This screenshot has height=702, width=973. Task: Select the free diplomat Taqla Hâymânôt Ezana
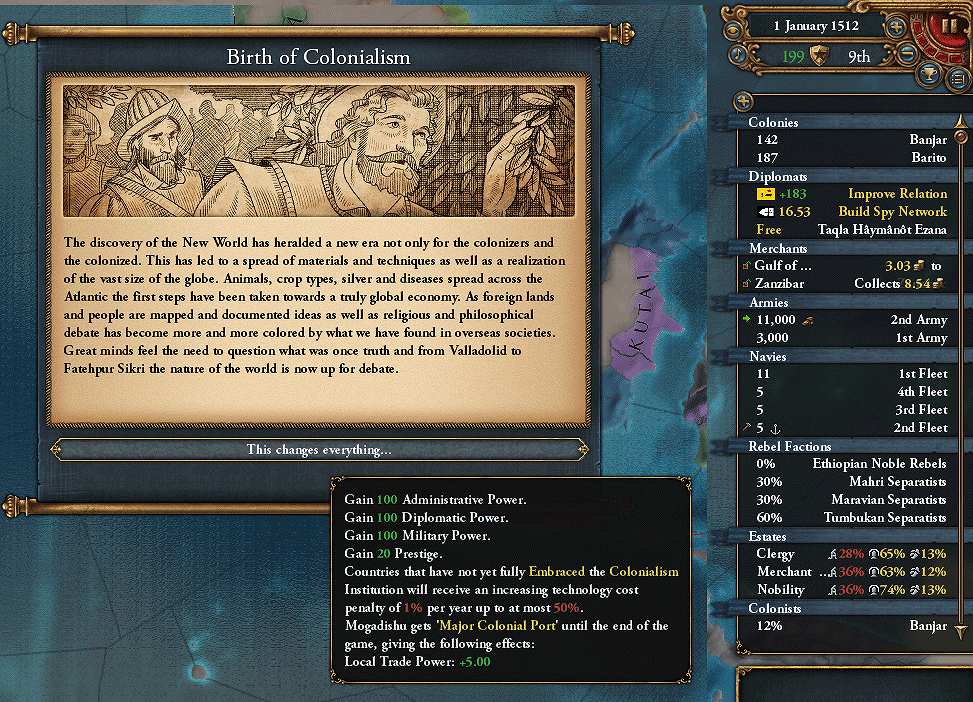coord(850,230)
